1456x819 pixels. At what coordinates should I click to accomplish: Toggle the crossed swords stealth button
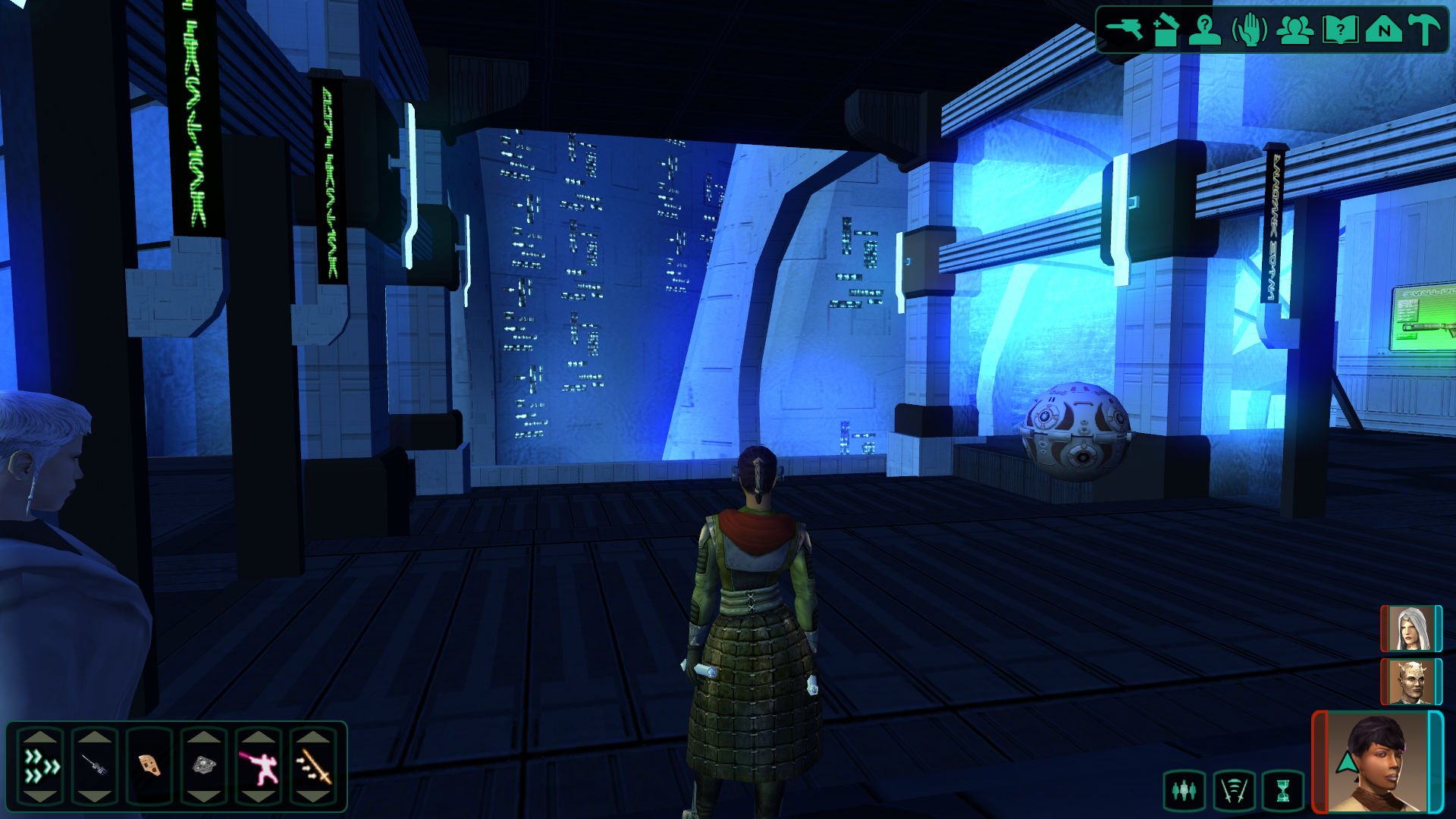[x=1234, y=791]
